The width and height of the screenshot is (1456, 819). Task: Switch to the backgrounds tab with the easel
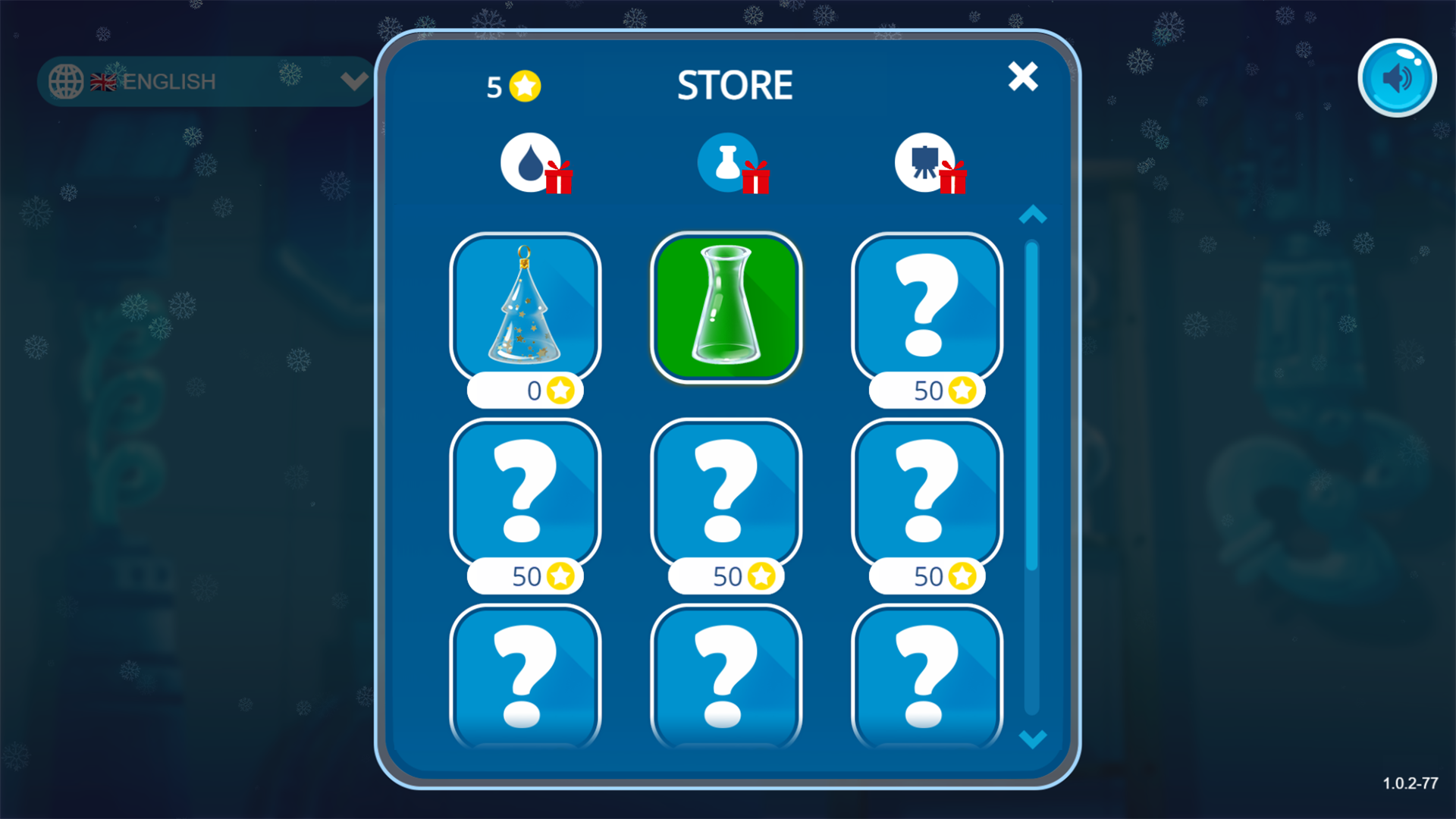click(x=924, y=162)
